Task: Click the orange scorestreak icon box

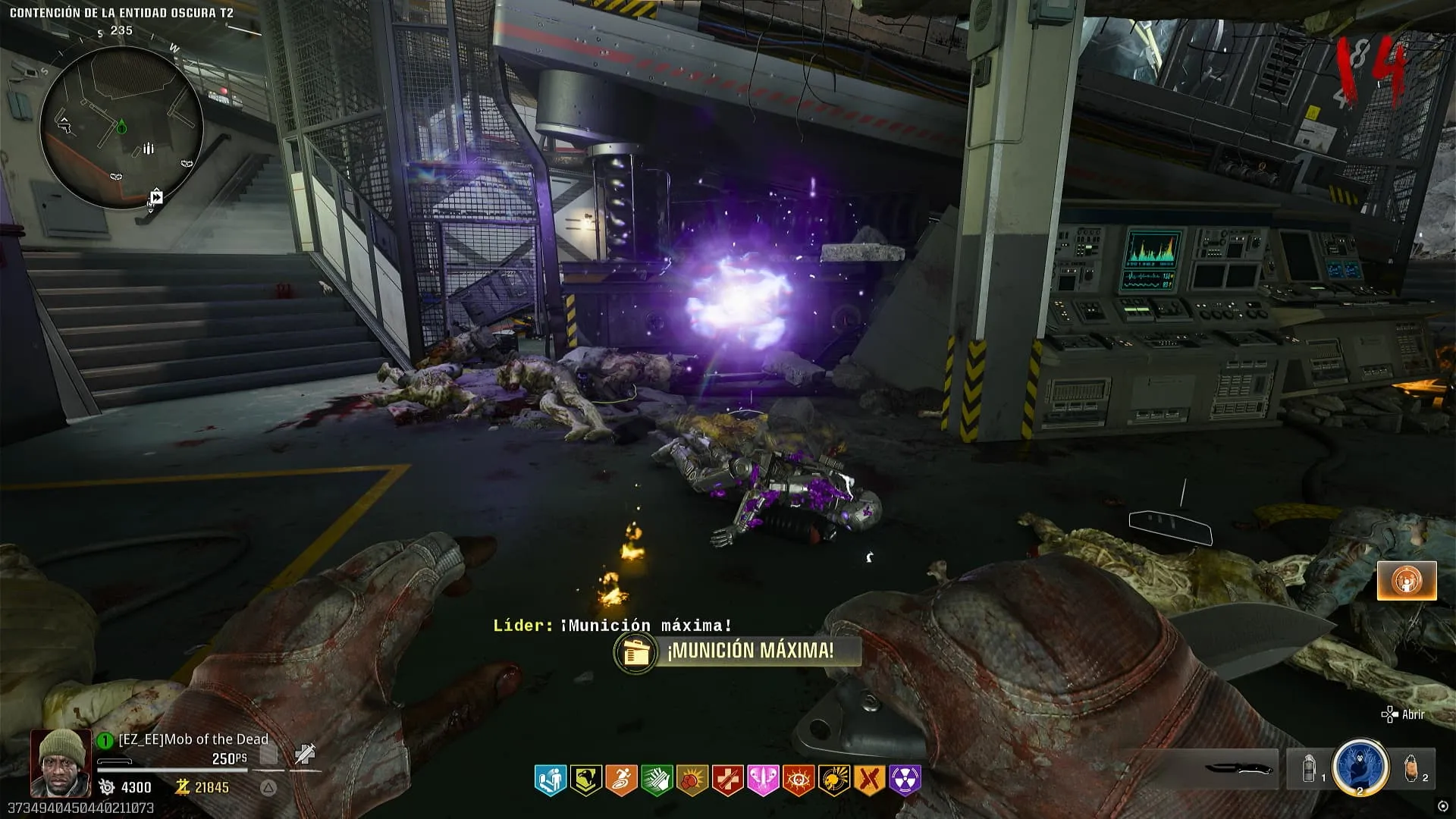Action: pos(1407,581)
